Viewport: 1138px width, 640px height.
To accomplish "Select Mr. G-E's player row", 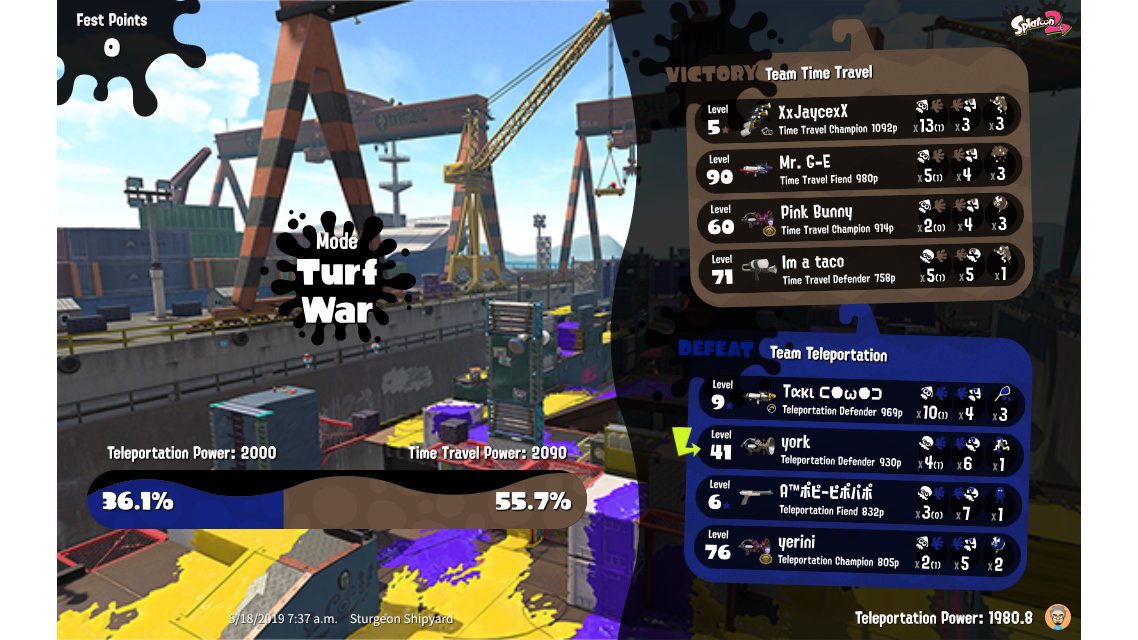I will coord(858,168).
